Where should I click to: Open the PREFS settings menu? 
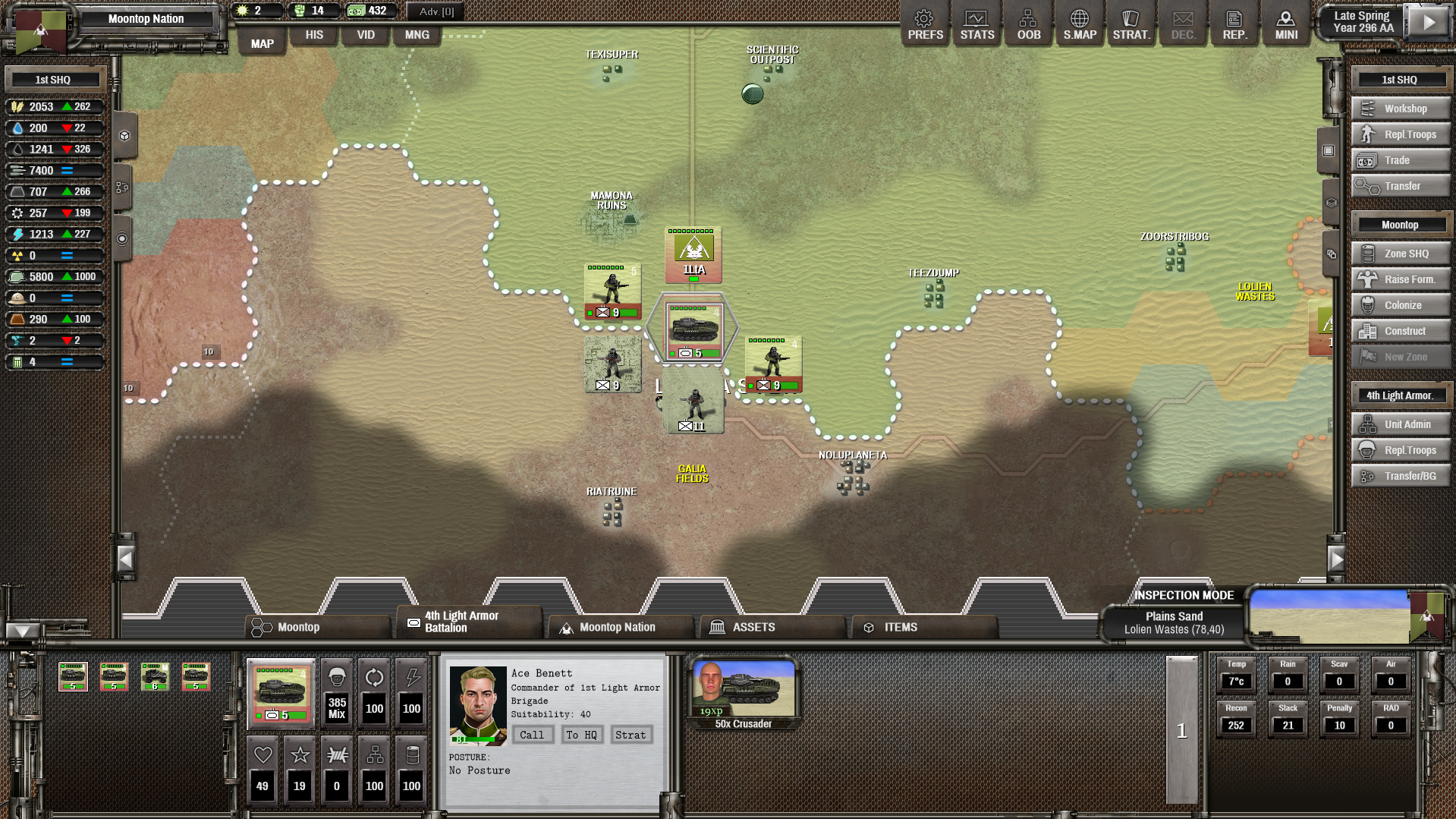[x=925, y=25]
